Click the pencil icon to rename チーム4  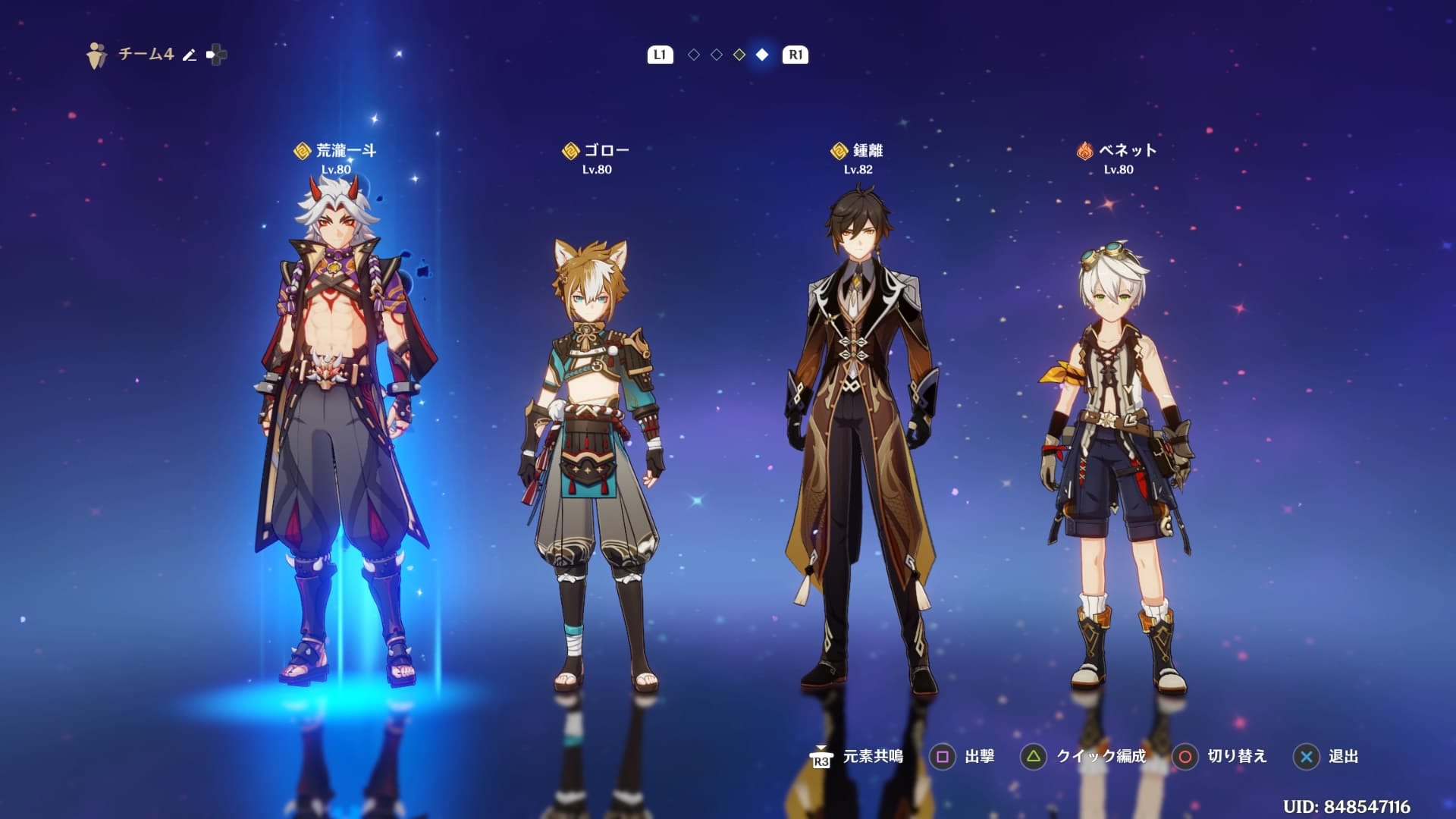(190, 55)
